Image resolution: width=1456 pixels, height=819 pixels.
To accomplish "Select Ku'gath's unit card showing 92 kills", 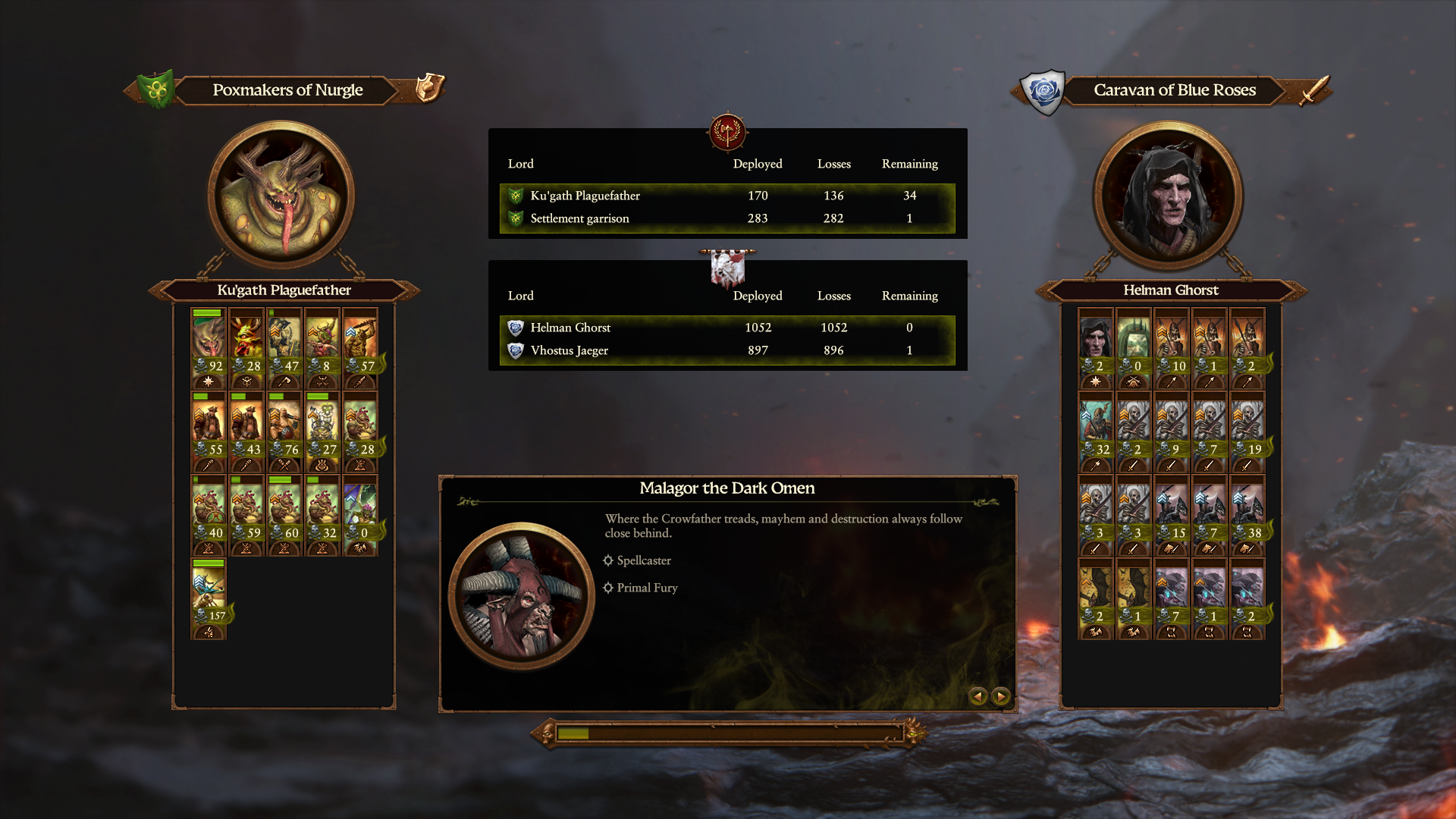I will 209,348.
